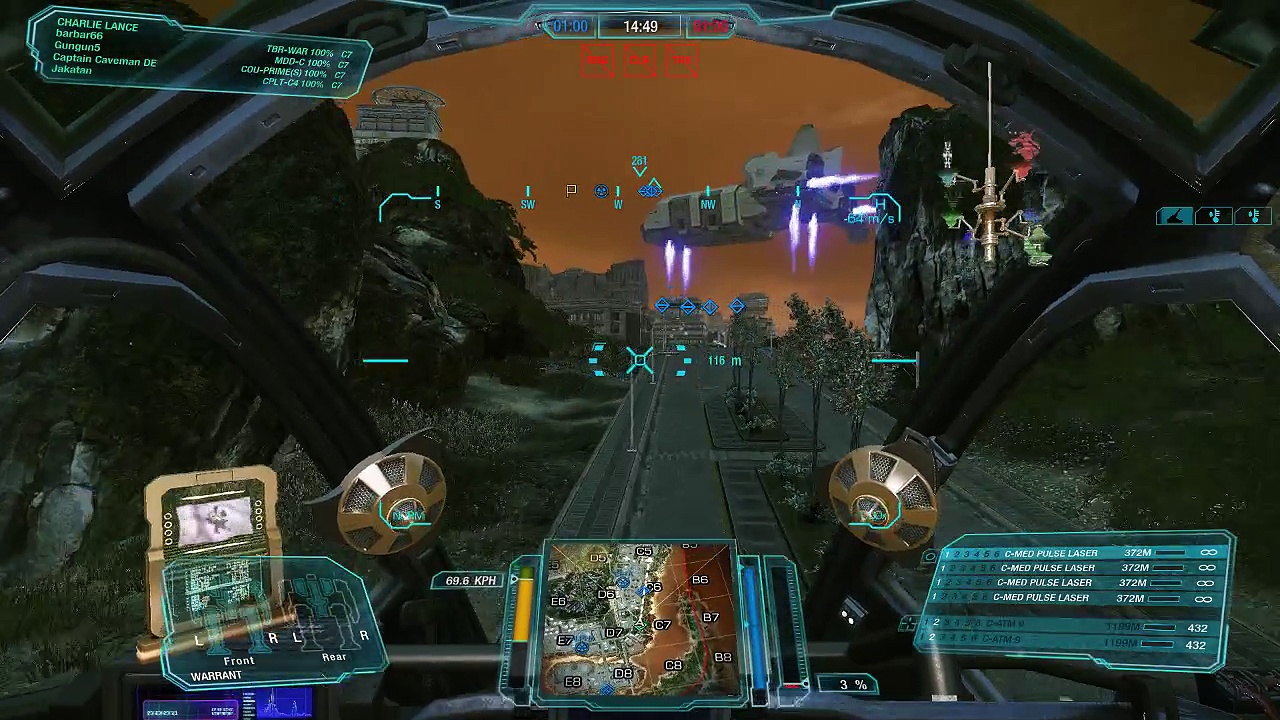Activate the highlighted strike consumable icon
Image resolution: width=1280 pixels, height=720 pixels.
click(1175, 216)
